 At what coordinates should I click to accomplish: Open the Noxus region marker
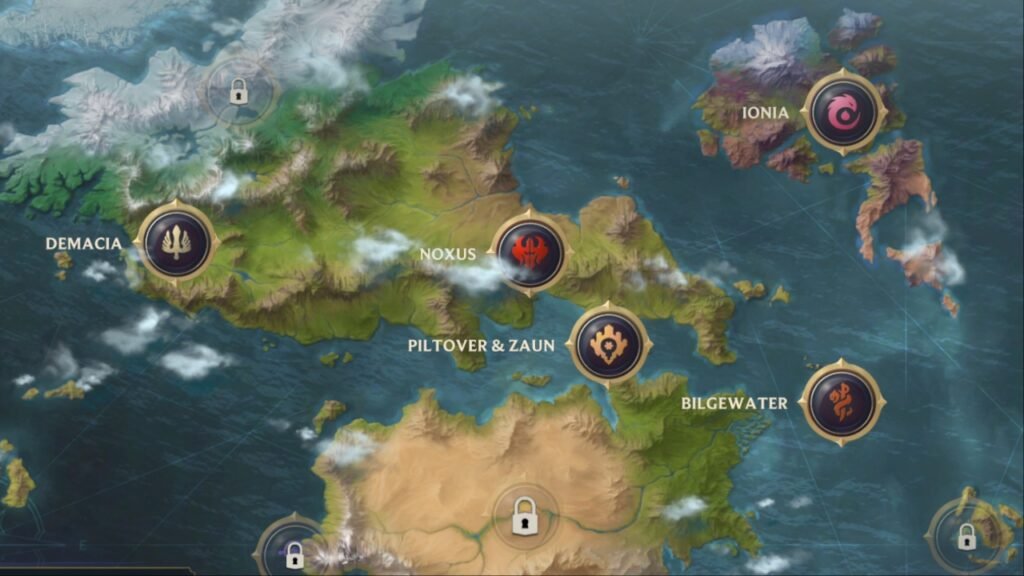click(528, 252)
